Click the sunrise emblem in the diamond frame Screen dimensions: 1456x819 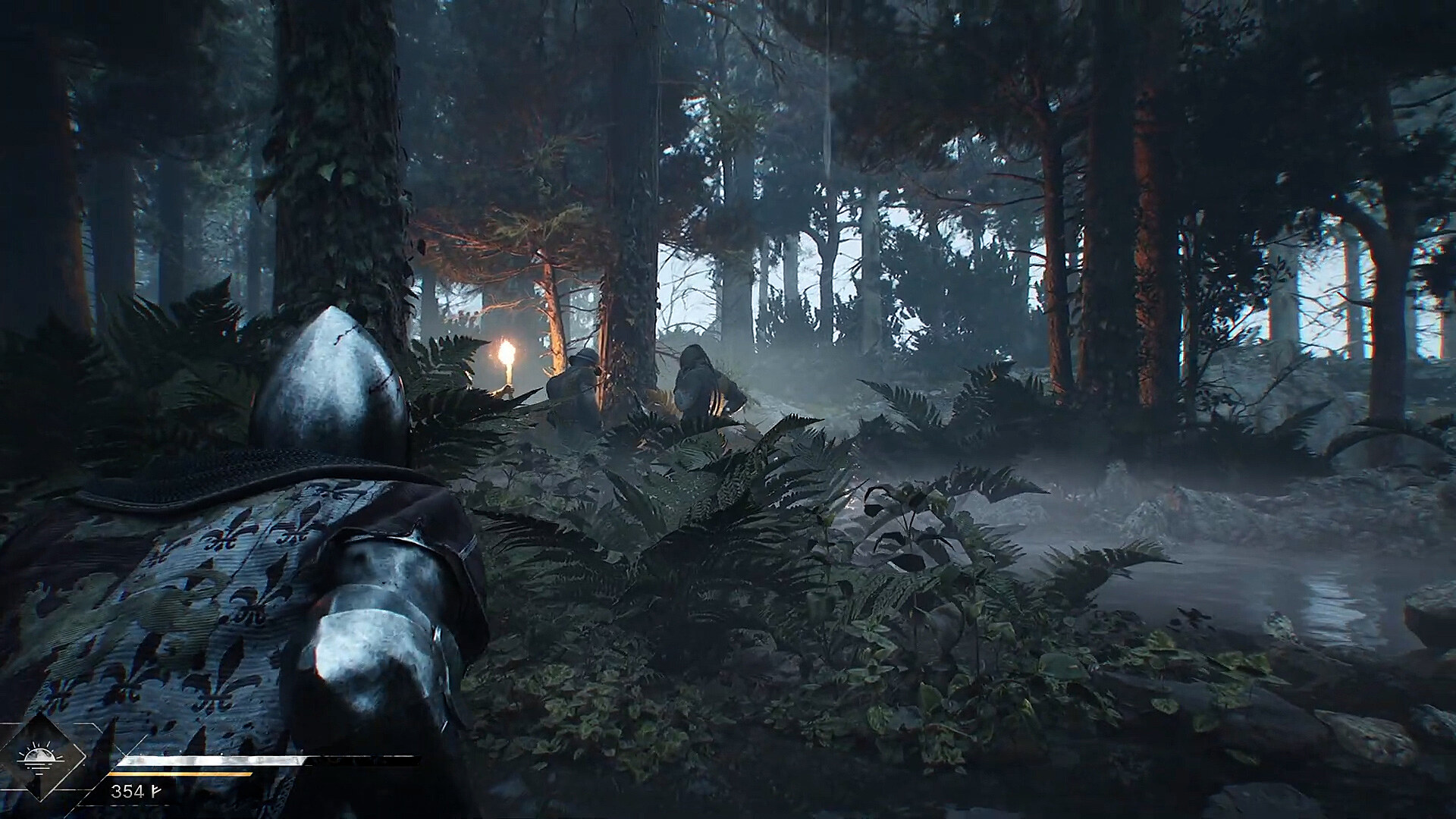(39, 757)
